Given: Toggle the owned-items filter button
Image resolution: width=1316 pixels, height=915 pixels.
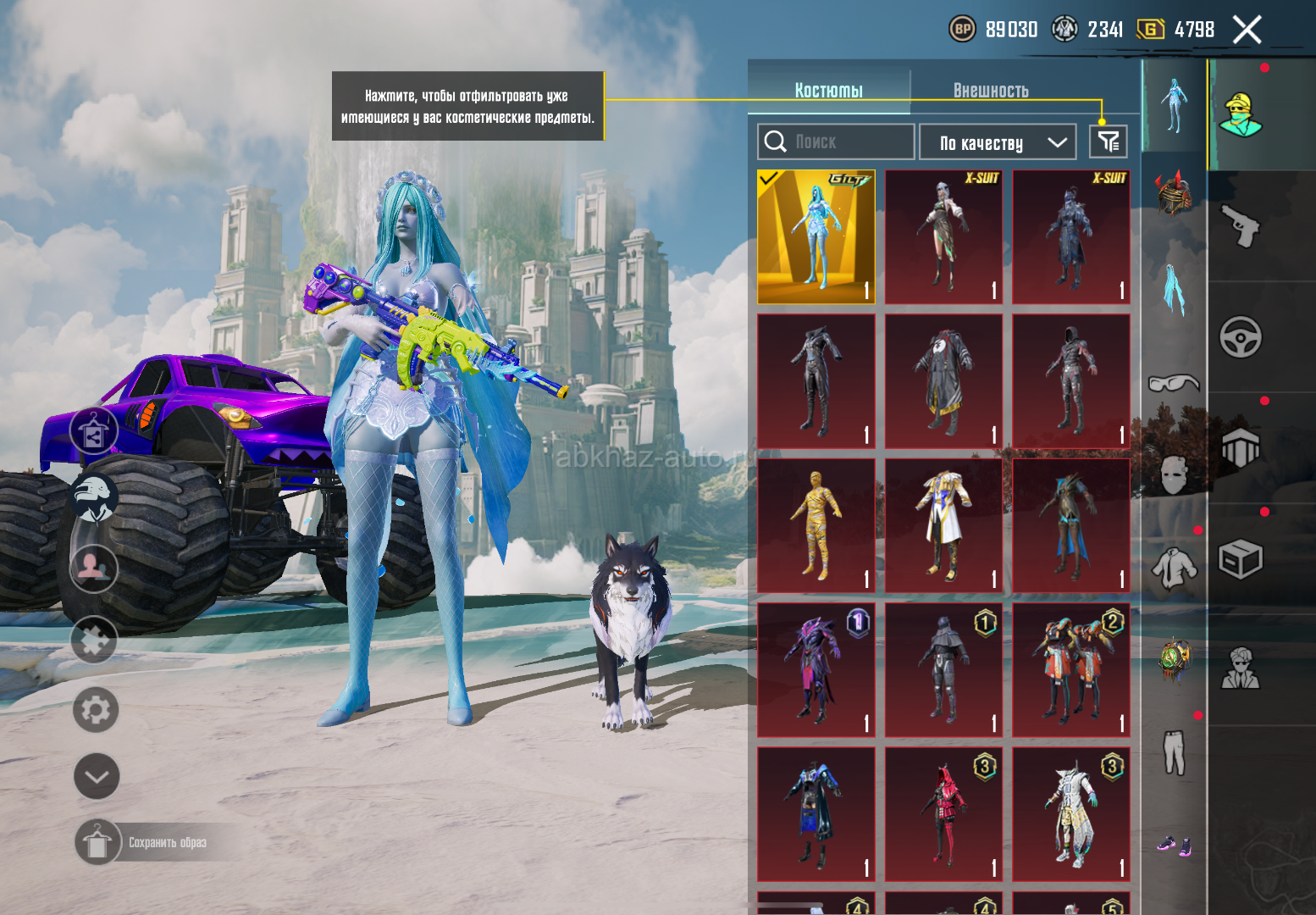Looking at the screenshot, I should point(1108,141).
